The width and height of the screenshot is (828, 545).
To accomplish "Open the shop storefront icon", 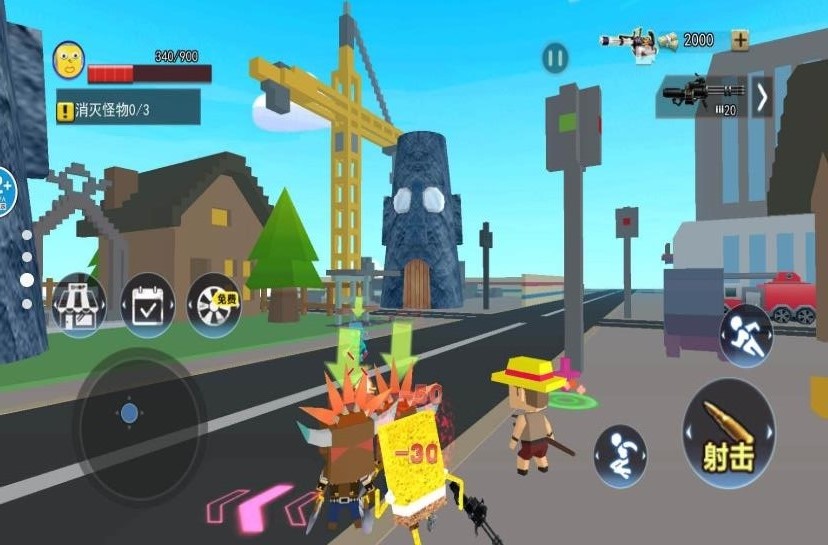I will click(x=79, y=304).
